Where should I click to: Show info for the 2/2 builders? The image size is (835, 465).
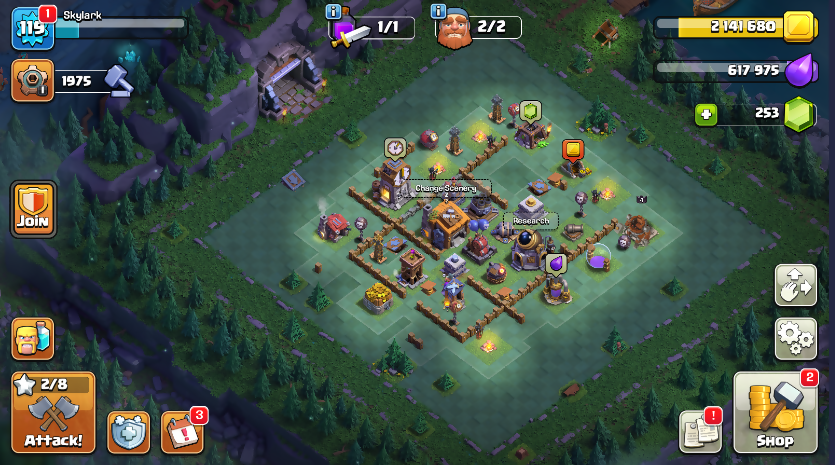coord(438,11)
